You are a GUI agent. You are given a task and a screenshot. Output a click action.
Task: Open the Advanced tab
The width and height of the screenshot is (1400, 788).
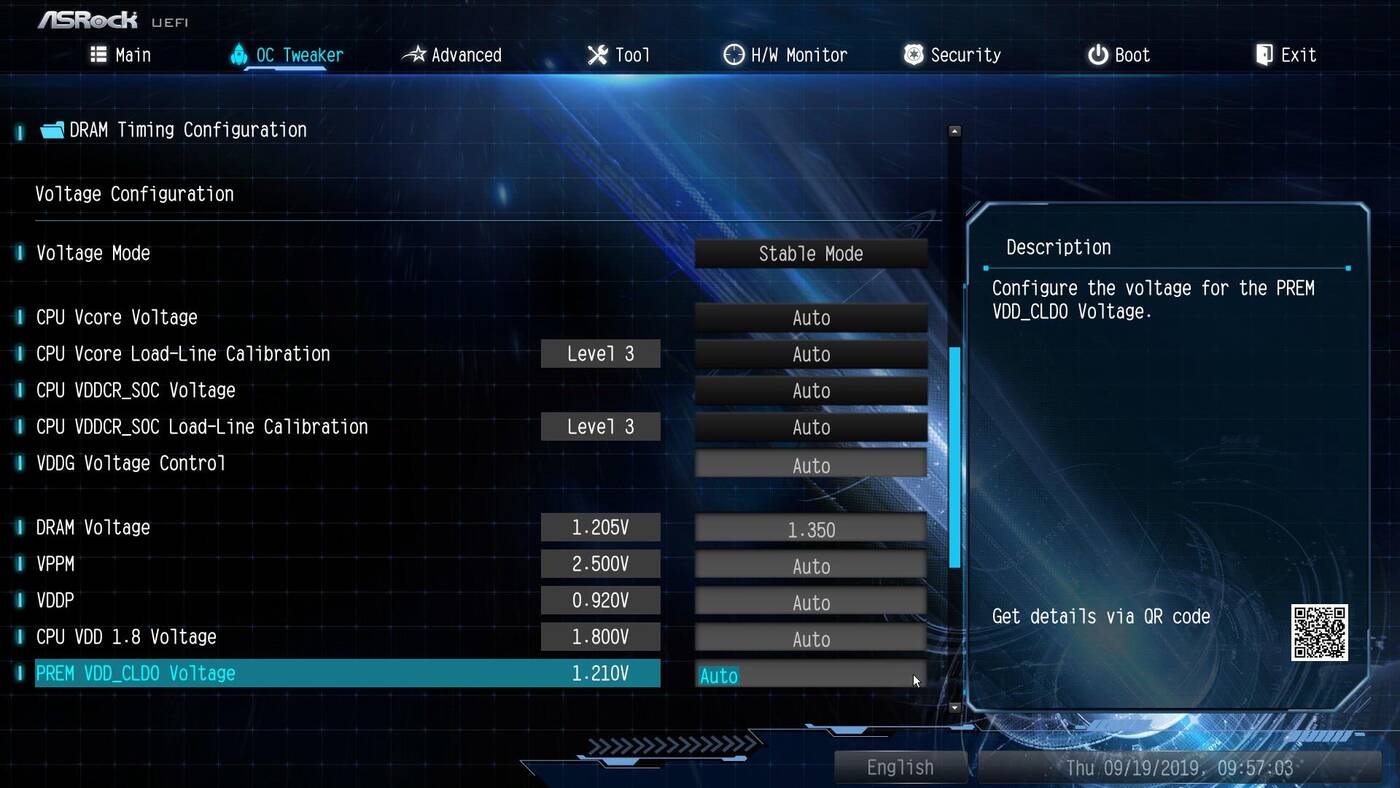point(452,55)
